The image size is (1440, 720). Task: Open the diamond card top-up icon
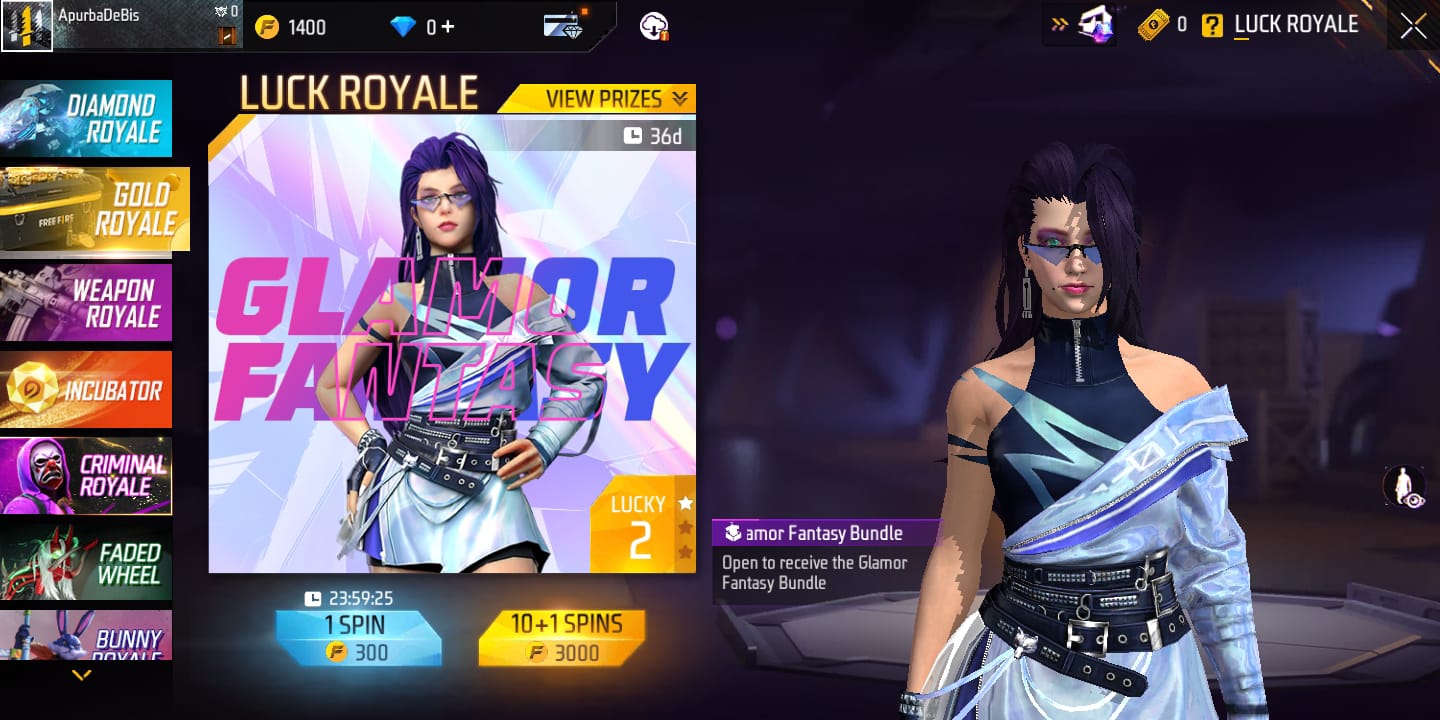click(565, 27)
